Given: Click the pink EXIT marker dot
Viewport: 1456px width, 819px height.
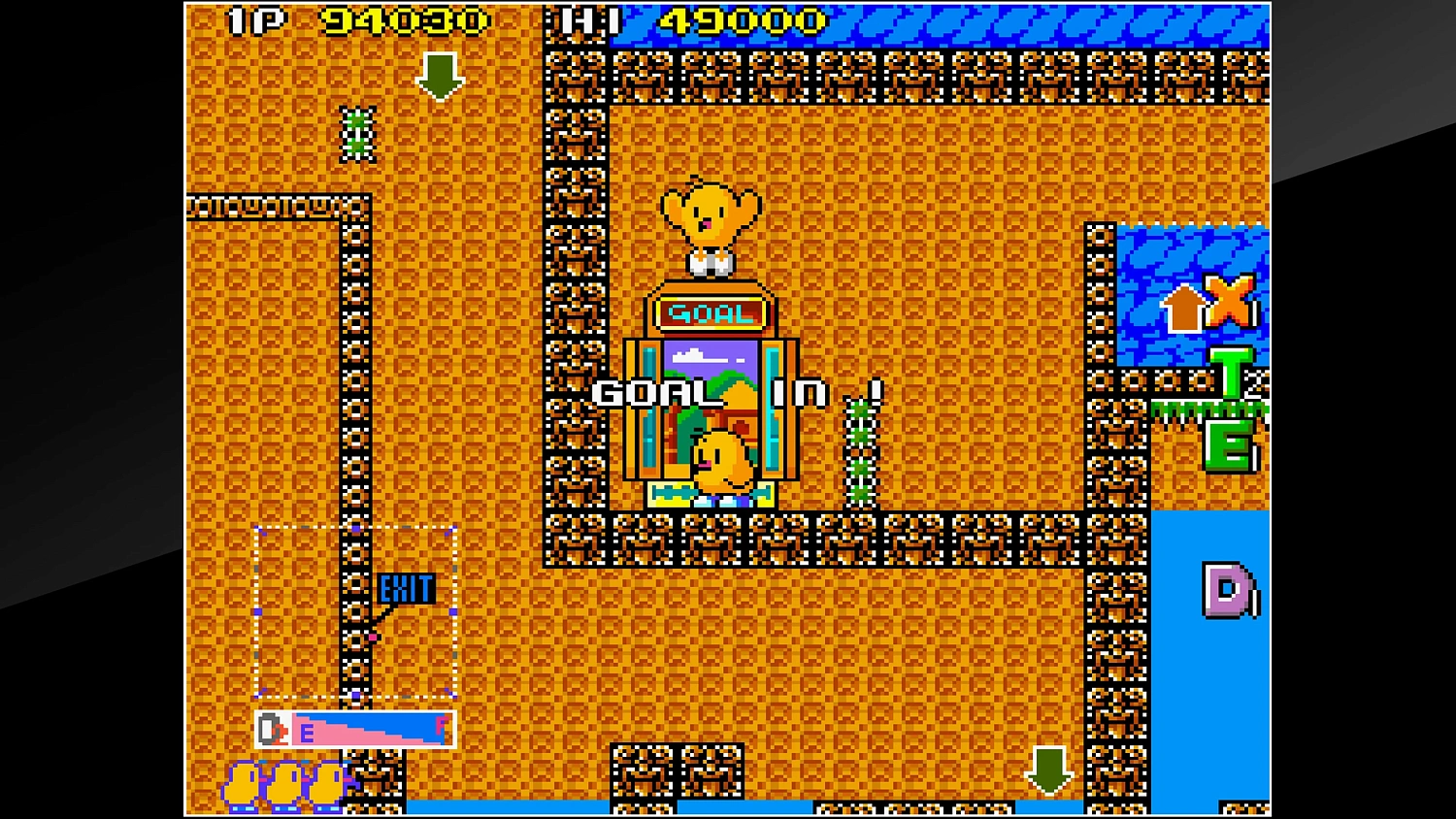Looking at the screenshot, I should pos(372,636).
